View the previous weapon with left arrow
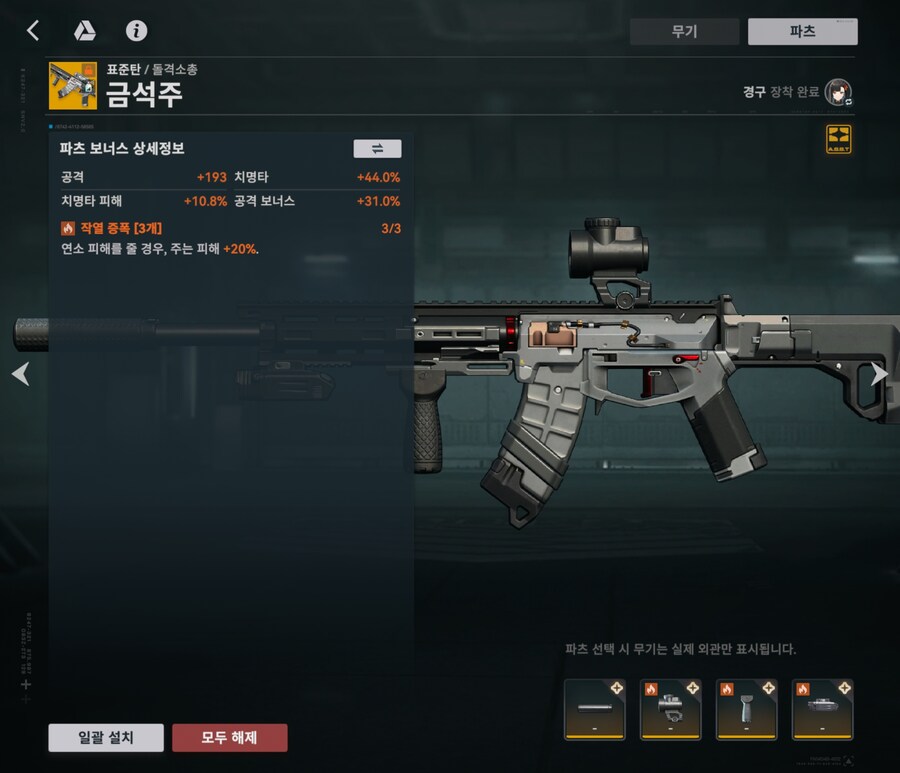The width and height of the screenshot is (900, 773). (x=20, y=374)
